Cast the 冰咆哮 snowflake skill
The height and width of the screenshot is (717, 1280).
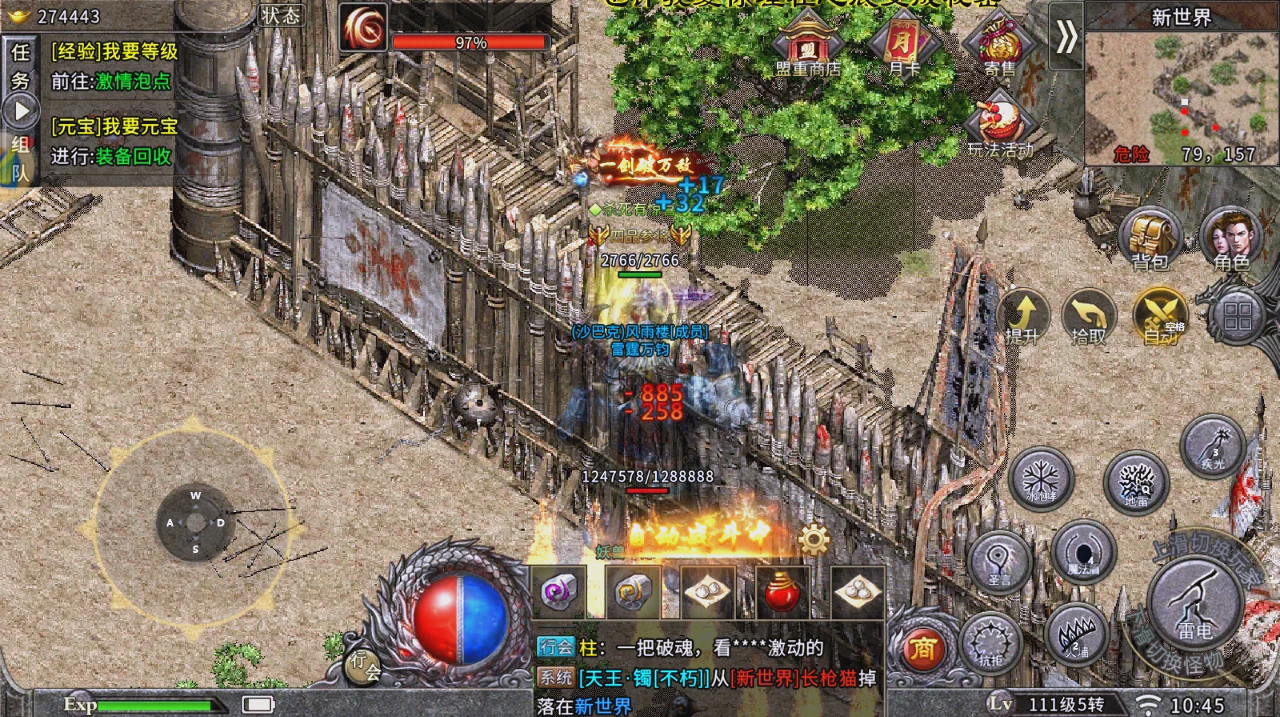1041,478
